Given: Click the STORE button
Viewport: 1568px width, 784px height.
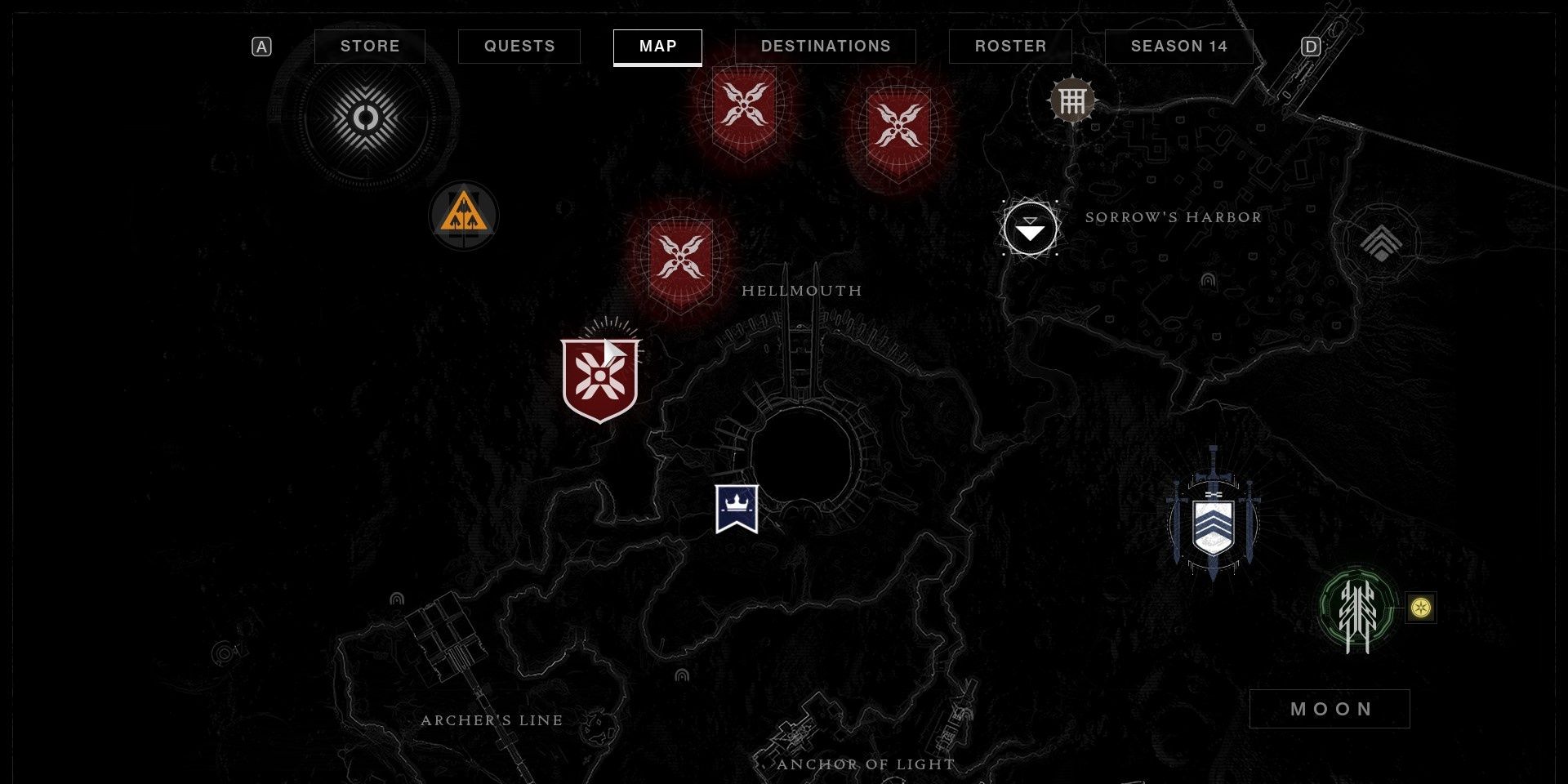Looking at the screenshot, I should point(370,47).
